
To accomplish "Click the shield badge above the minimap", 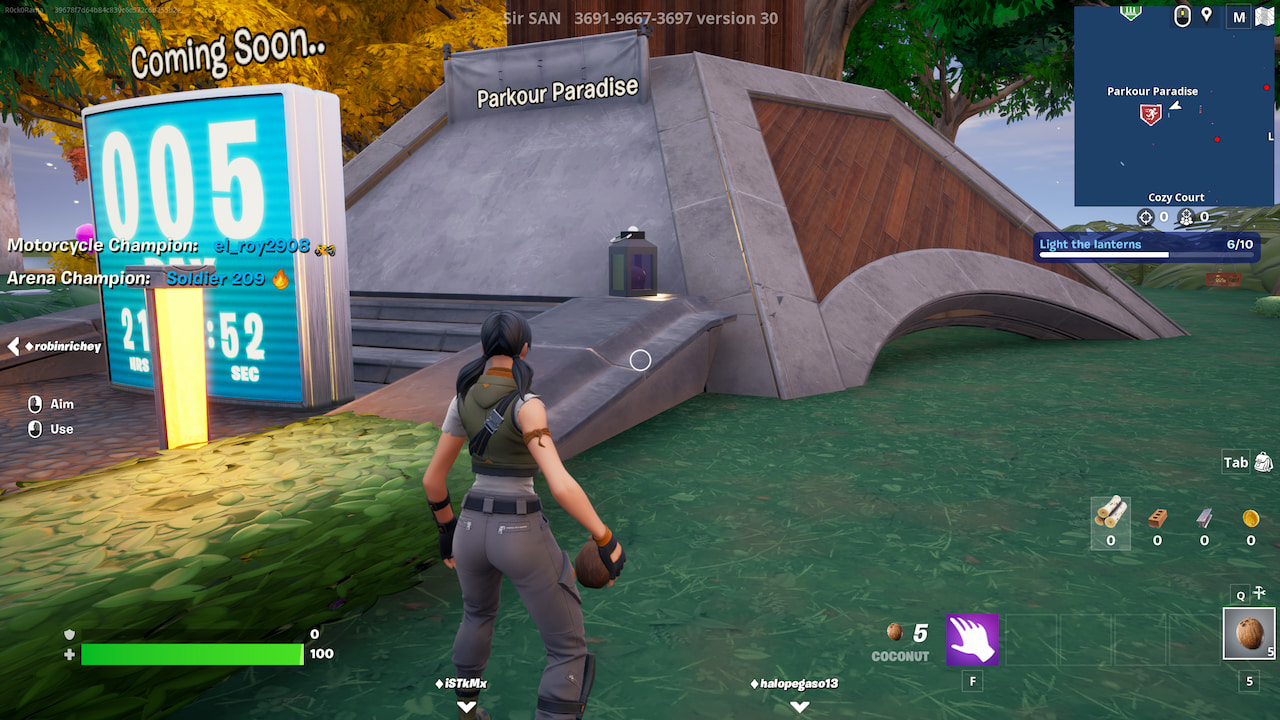I will point(1131,13).
